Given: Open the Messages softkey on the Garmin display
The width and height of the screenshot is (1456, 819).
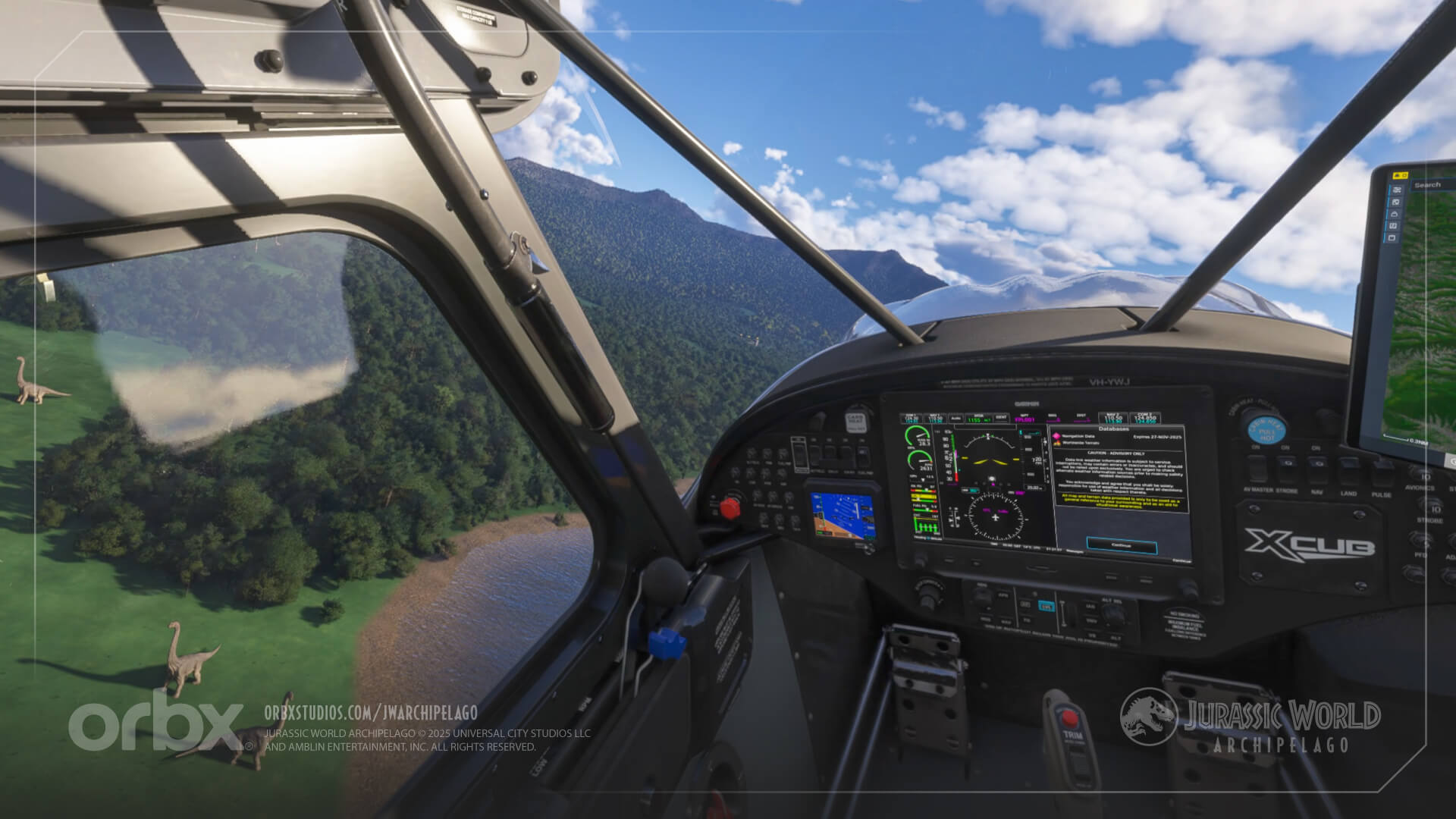Looking at the screenshot, I should (1076, 551).
